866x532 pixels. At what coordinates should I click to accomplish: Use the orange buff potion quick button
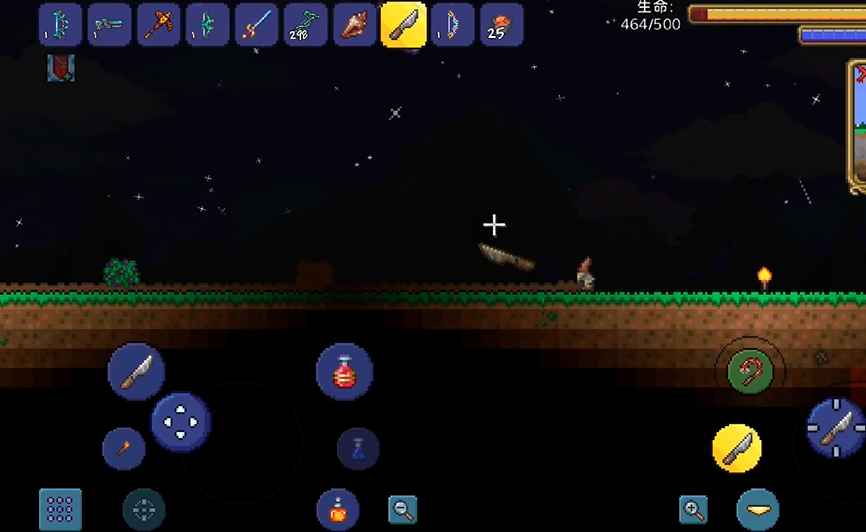point(338,509)
